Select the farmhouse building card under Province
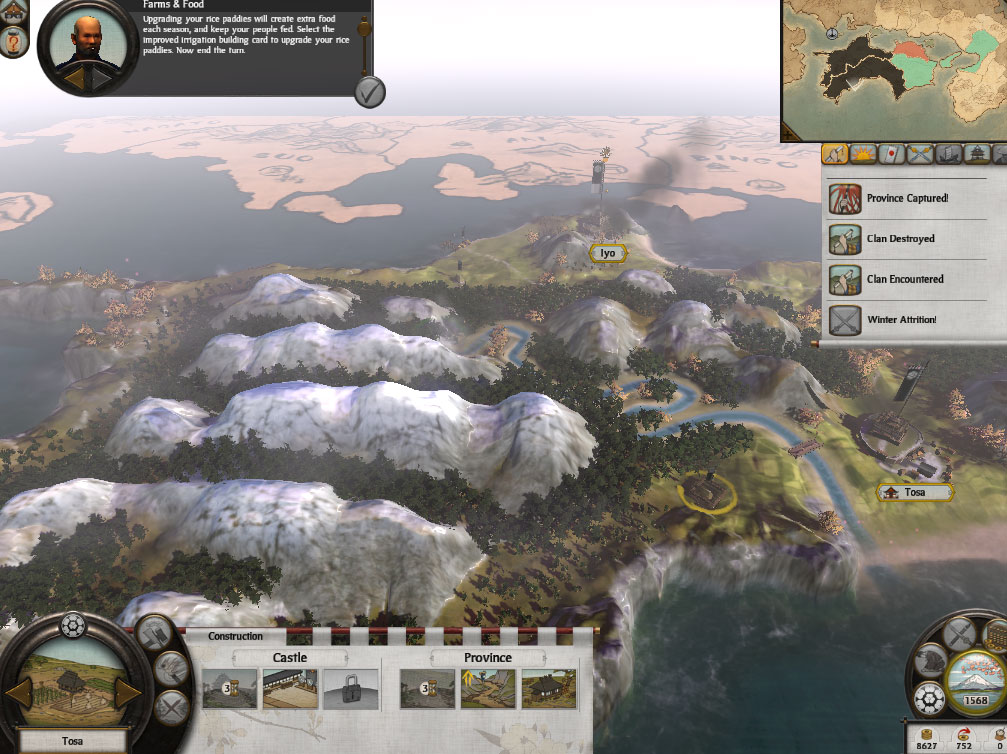The width and height of the screenshot is (1007, 754). (549, 689)
